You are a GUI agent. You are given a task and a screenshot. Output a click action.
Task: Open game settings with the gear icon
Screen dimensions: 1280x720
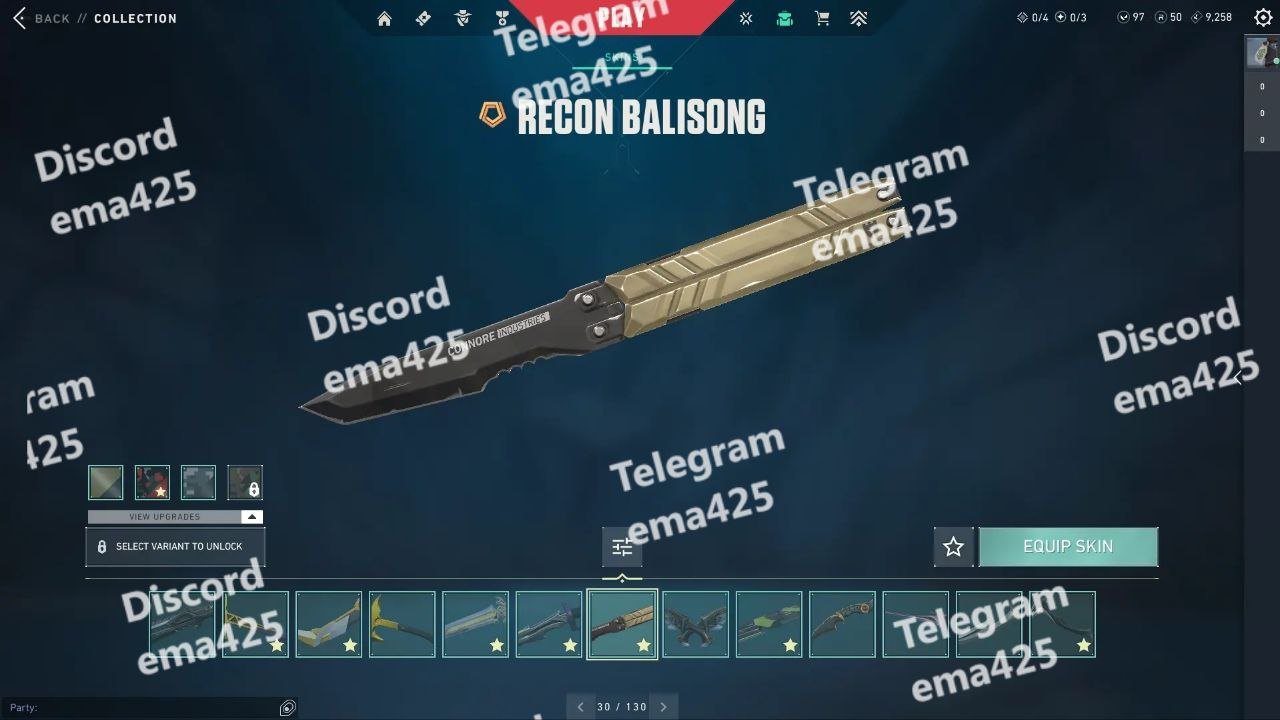click(1263, 17)
